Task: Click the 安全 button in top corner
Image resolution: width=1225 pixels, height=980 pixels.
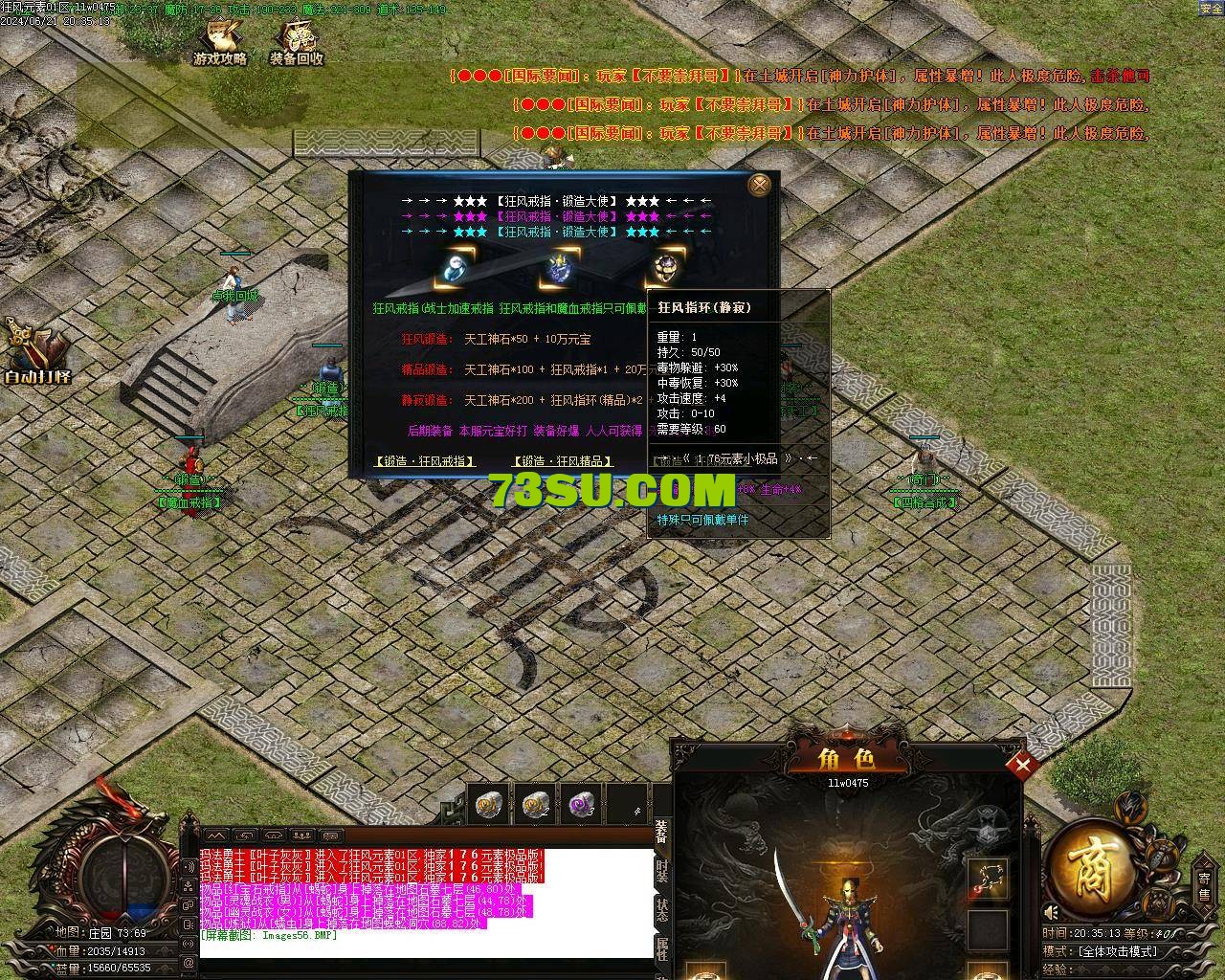Action: 1211,8
